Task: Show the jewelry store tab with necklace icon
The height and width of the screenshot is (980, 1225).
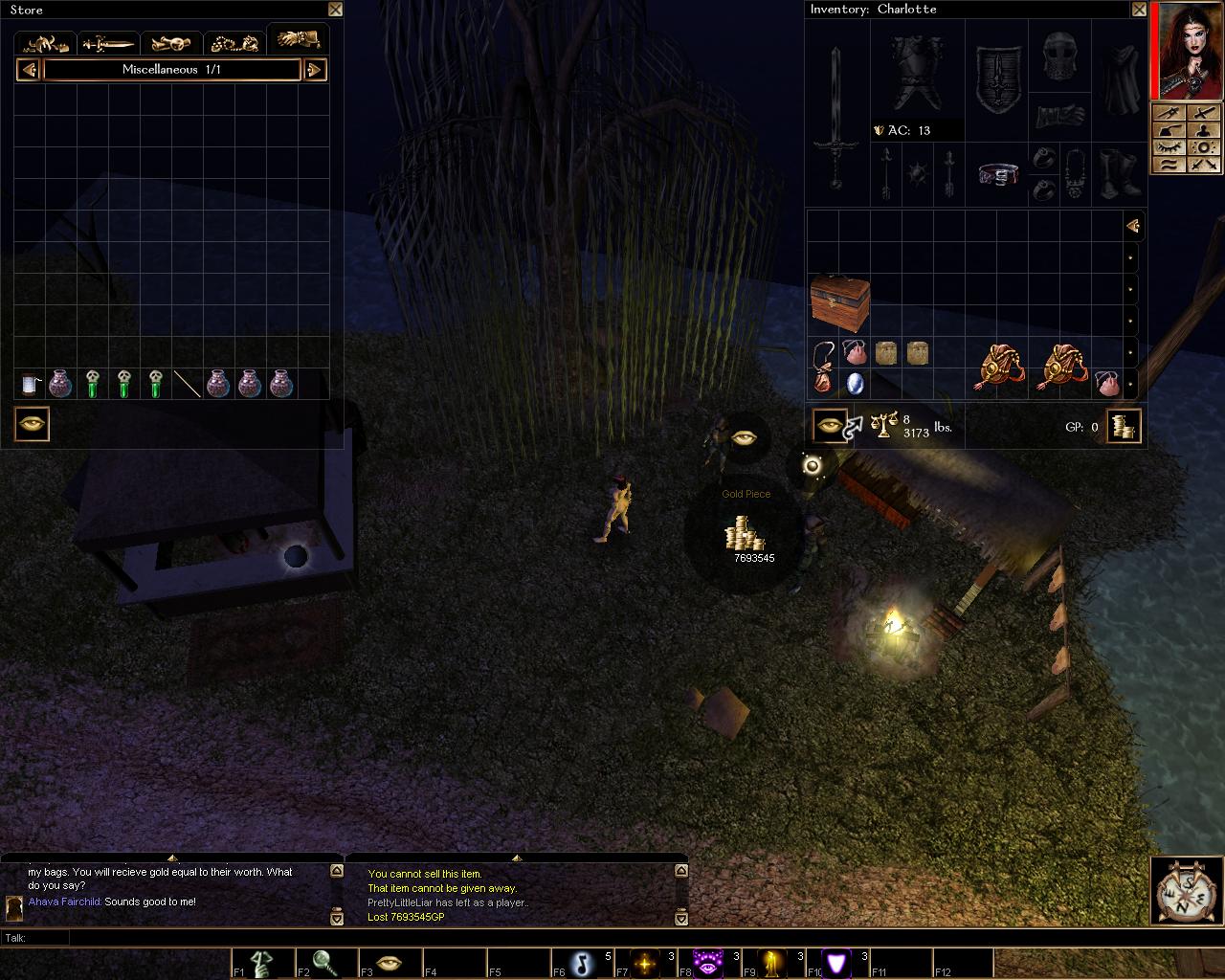Action: [234, 43]
